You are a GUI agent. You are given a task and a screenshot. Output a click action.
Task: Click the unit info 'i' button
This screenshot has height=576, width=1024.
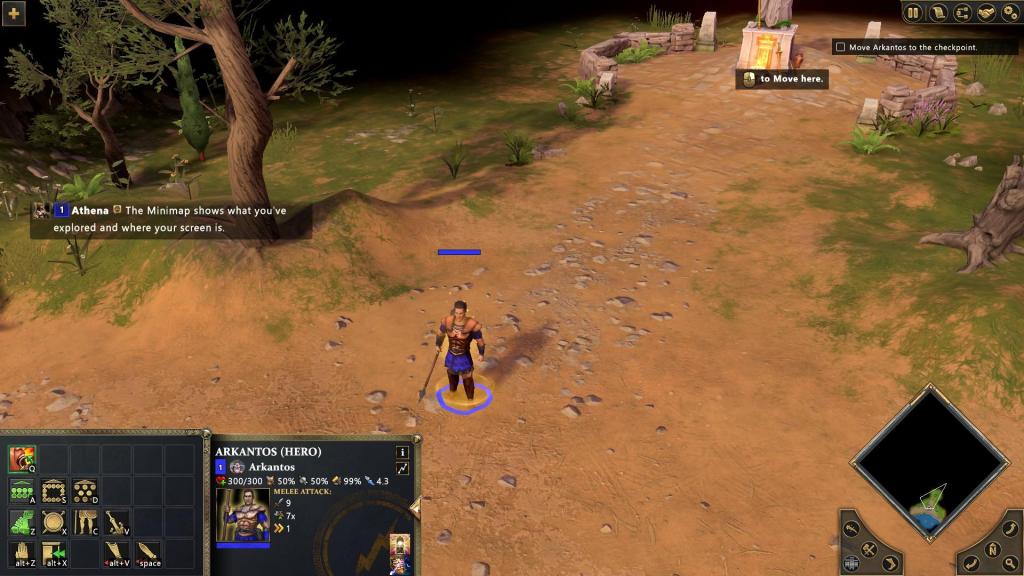403,452
